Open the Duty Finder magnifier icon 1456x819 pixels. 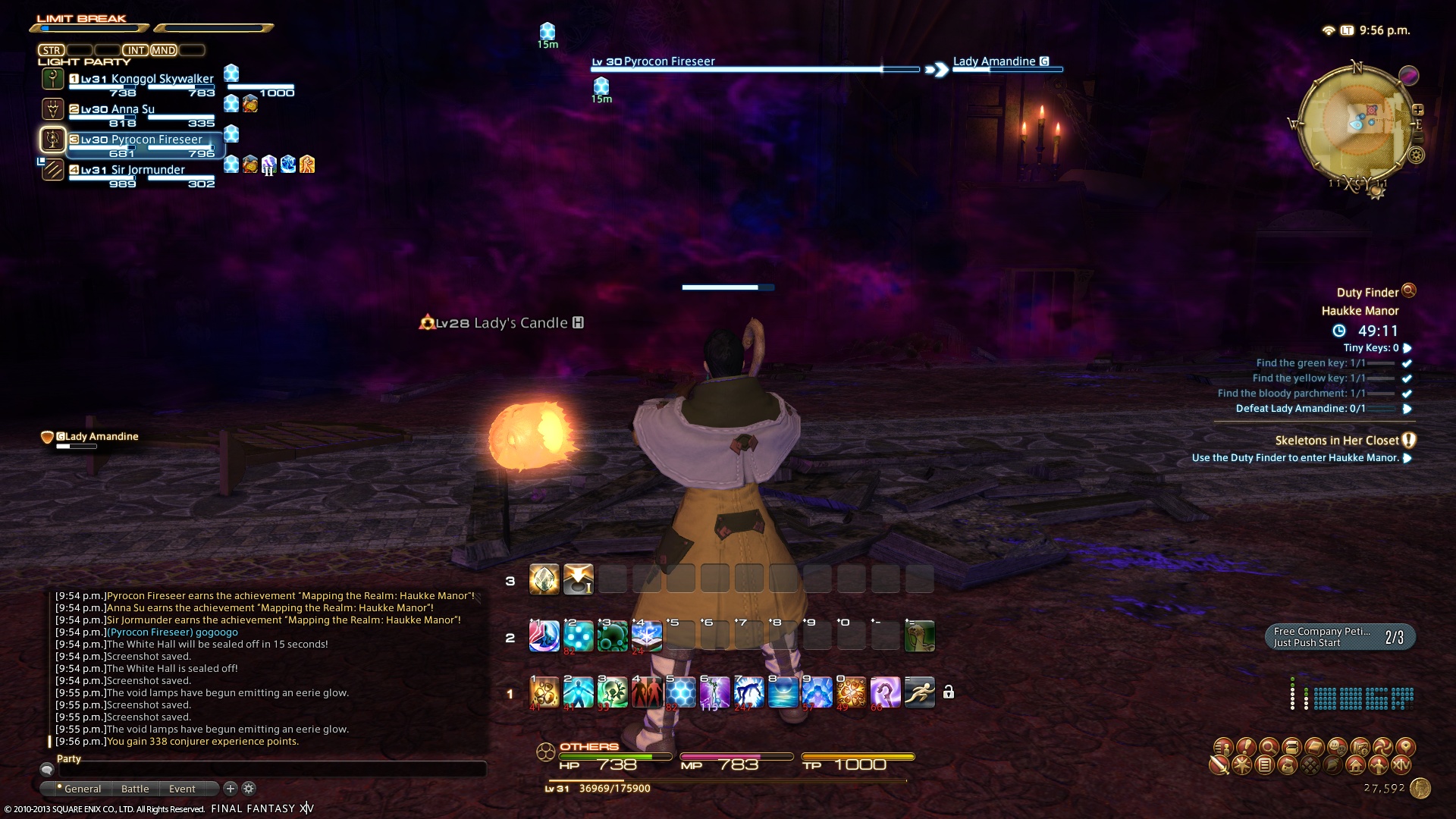[x=1409, y=290]
